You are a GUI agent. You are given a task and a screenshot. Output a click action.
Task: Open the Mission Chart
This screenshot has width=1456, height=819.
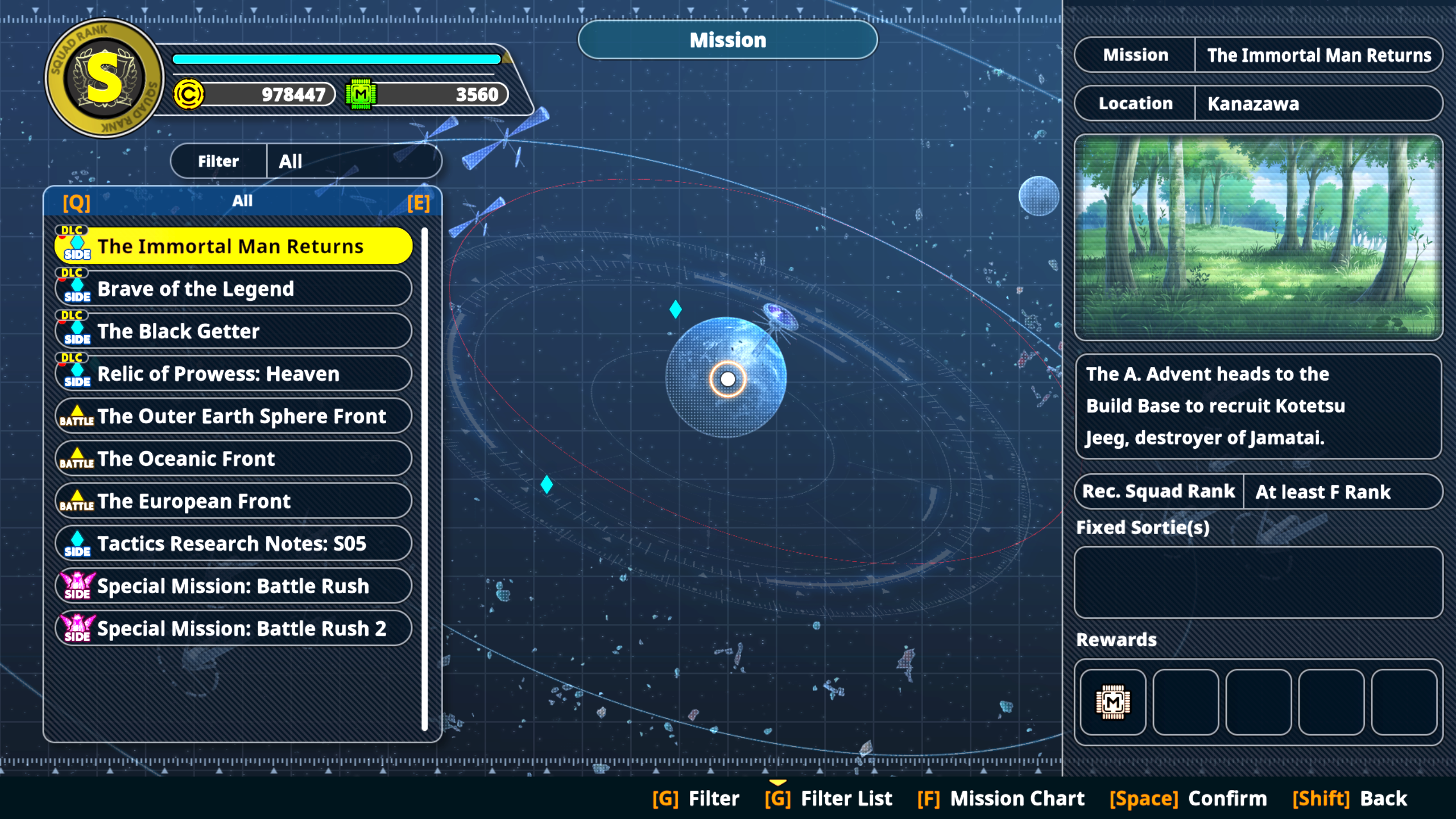tap(1001, 799)
